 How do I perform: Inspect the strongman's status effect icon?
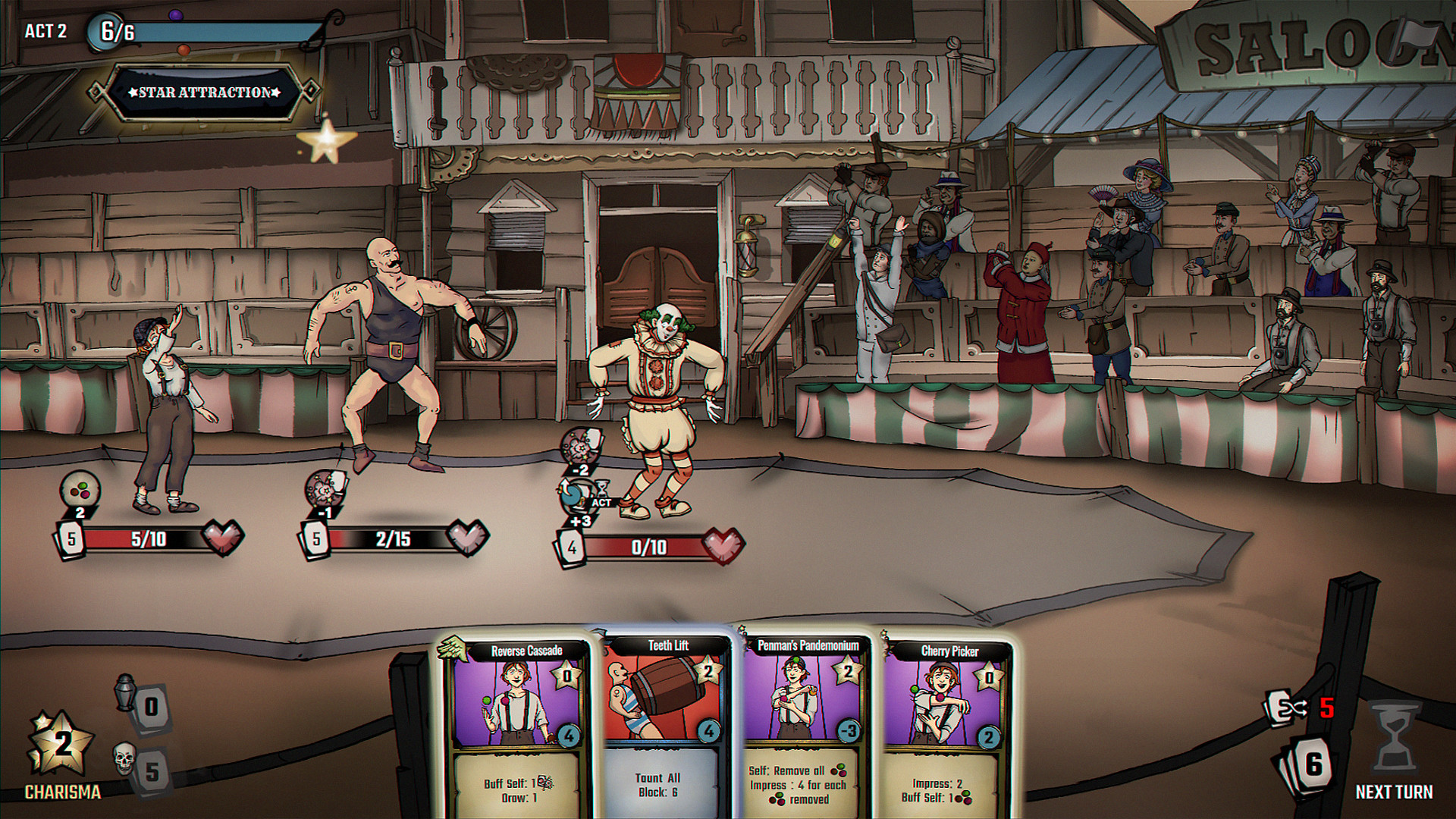click(x=325, y=488)
